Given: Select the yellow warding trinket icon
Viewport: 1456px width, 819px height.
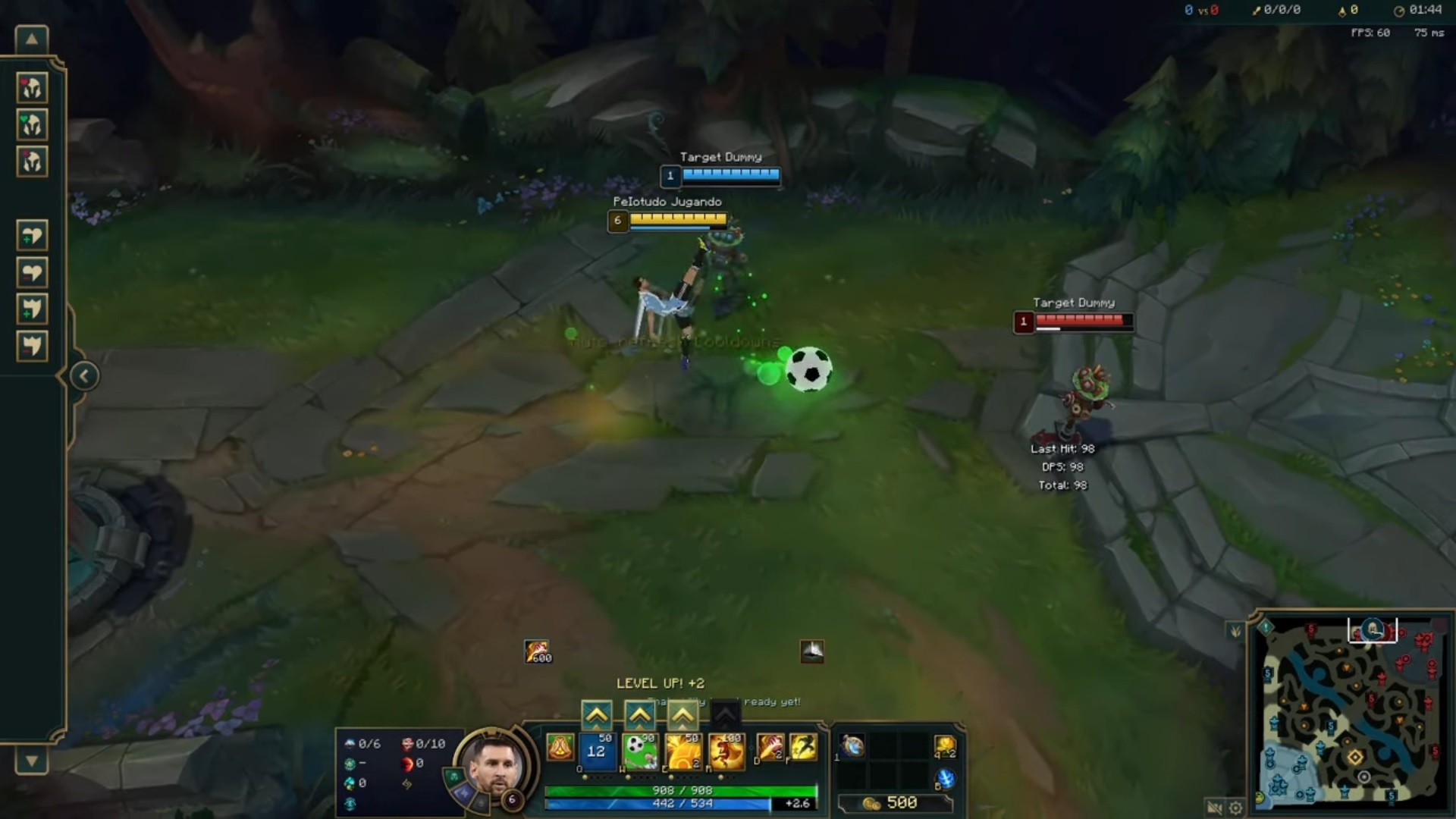Looking at the screenshot, I should (947, 748).
